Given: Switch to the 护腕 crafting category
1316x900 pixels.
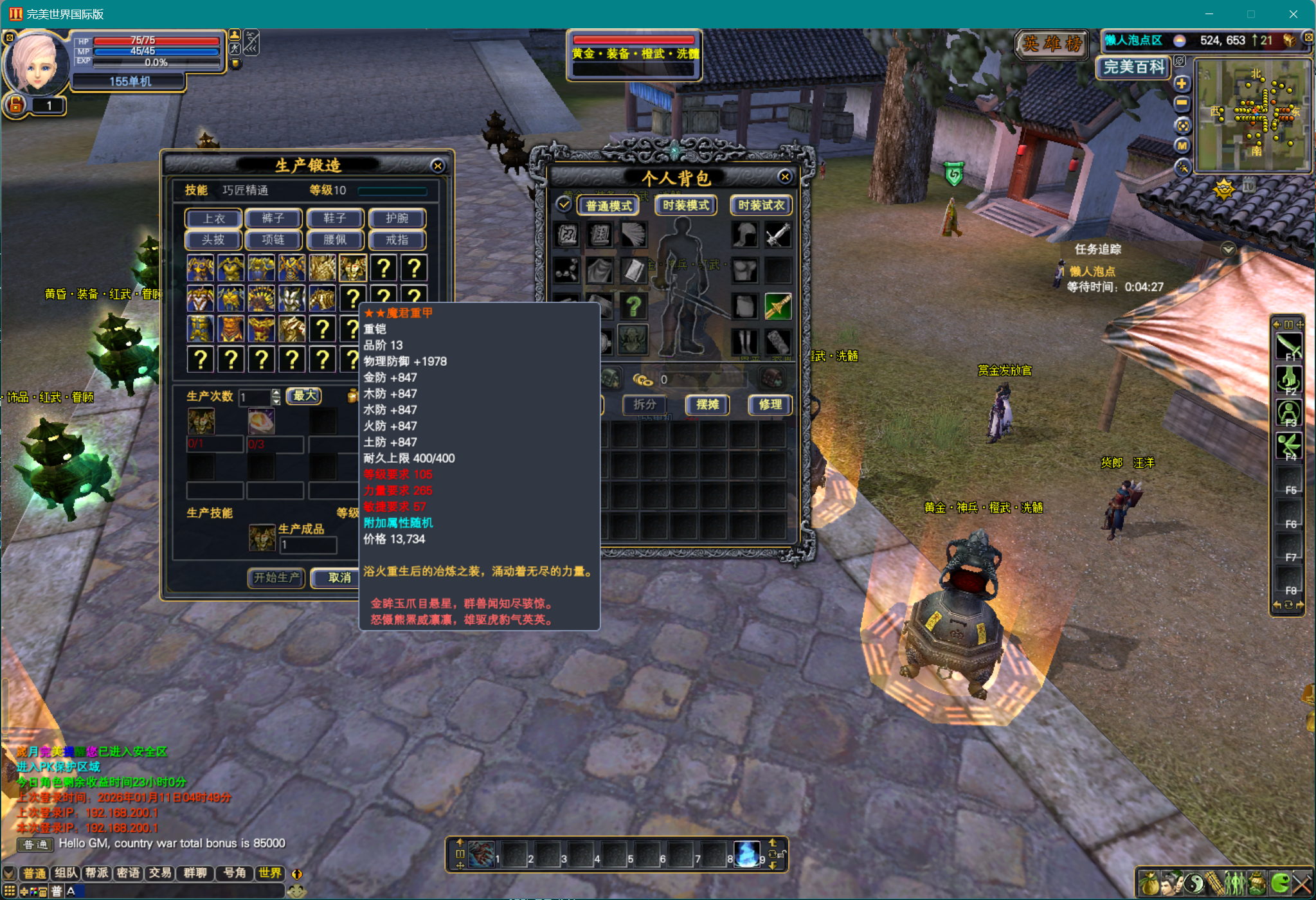Looking at the screenshot, I should (x=397, y=219).
